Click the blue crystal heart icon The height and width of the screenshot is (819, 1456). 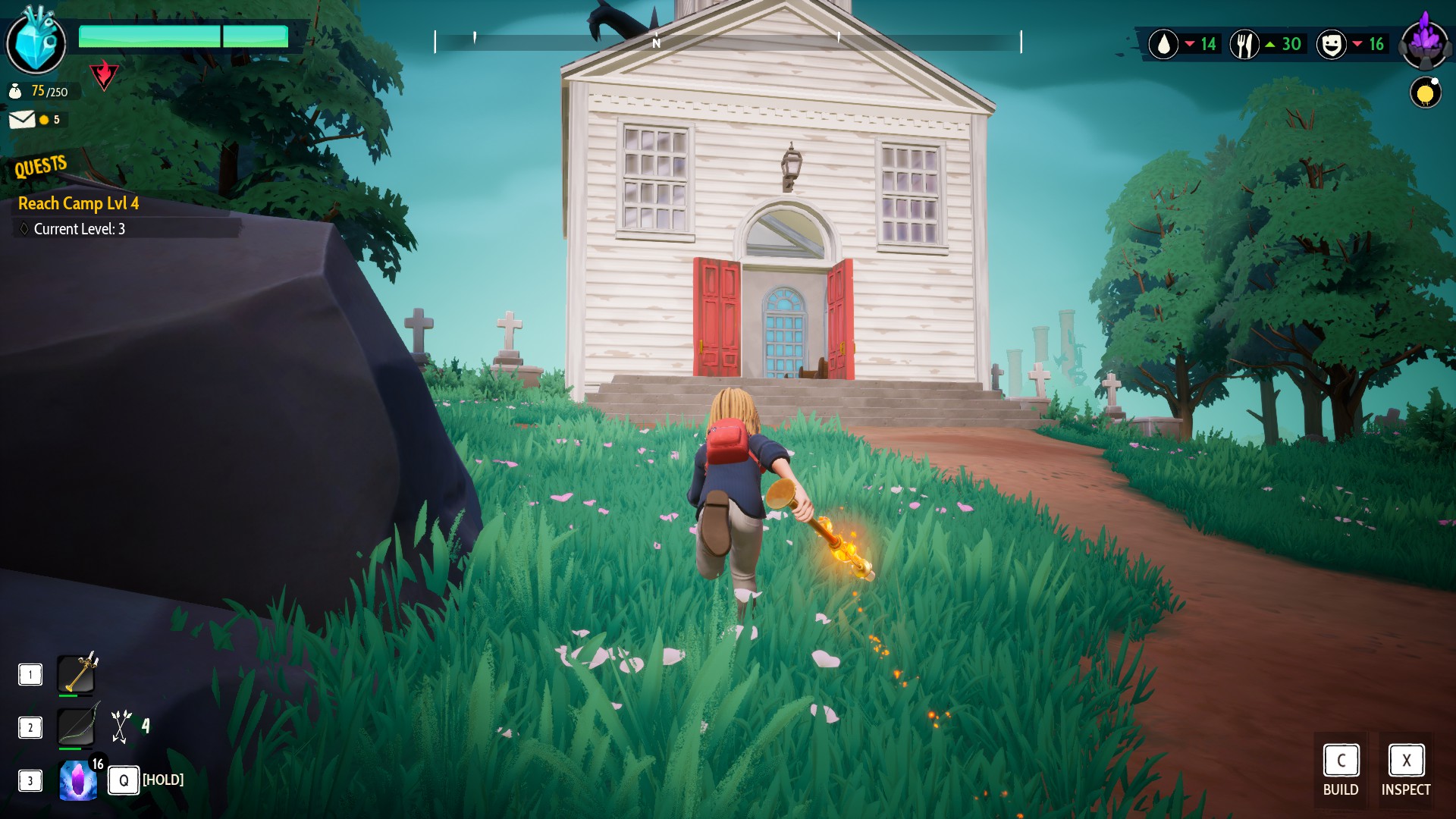pyautogui.click(x=36, y=42)
